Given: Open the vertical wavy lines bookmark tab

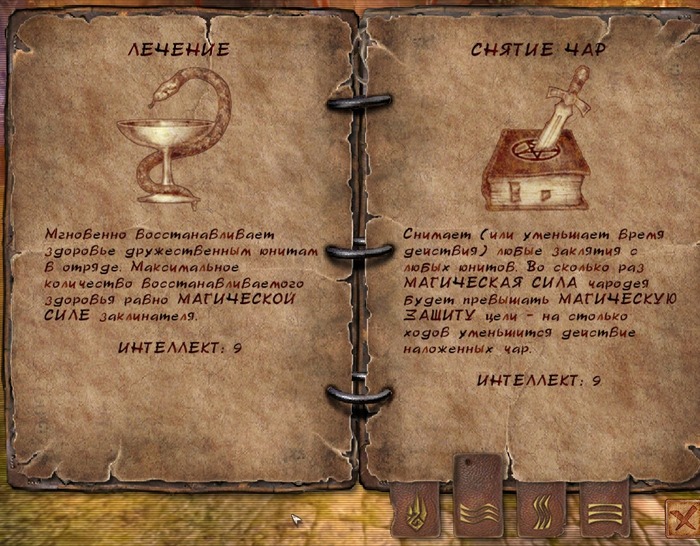Looking at the screenshot, I should [541, 512].
